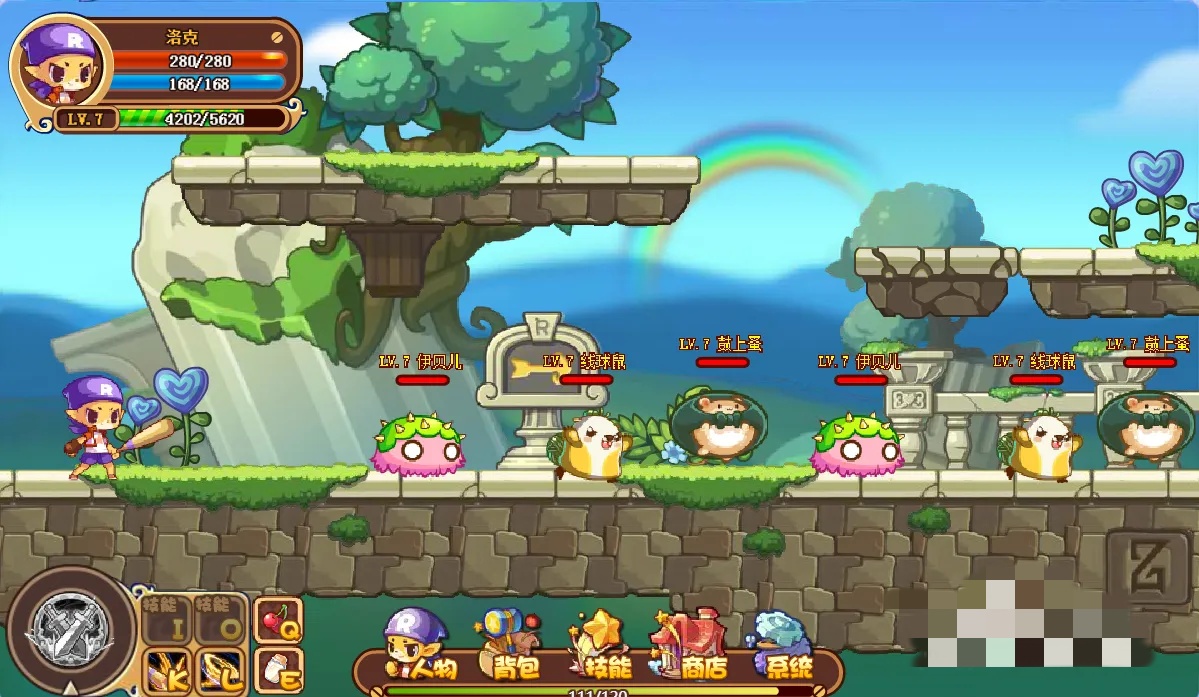
Task: Use the milk bottle item in the E slot
Action: [277, 670]
